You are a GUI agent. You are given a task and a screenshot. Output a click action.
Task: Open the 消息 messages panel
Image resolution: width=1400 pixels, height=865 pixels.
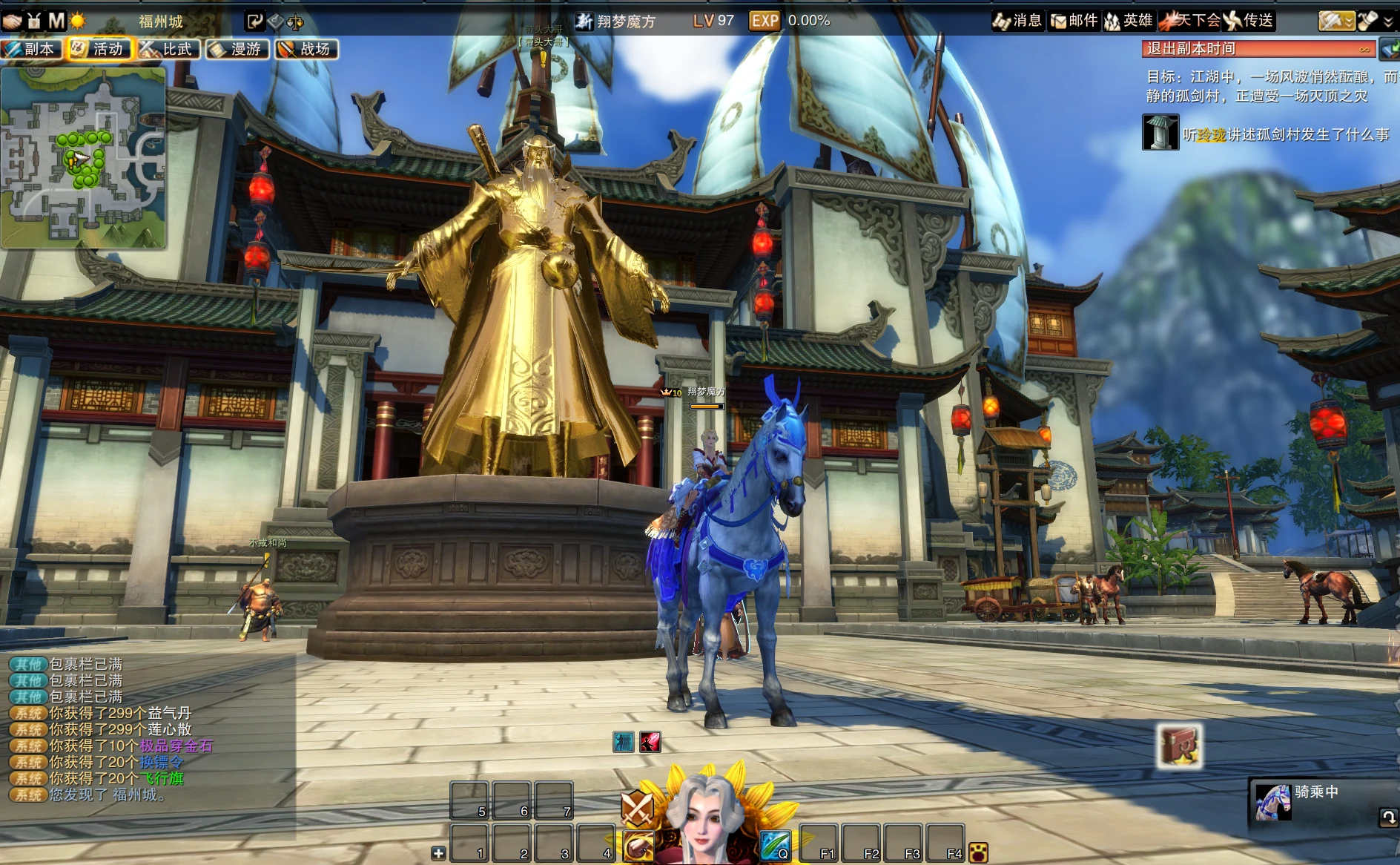coord(1017,21)
